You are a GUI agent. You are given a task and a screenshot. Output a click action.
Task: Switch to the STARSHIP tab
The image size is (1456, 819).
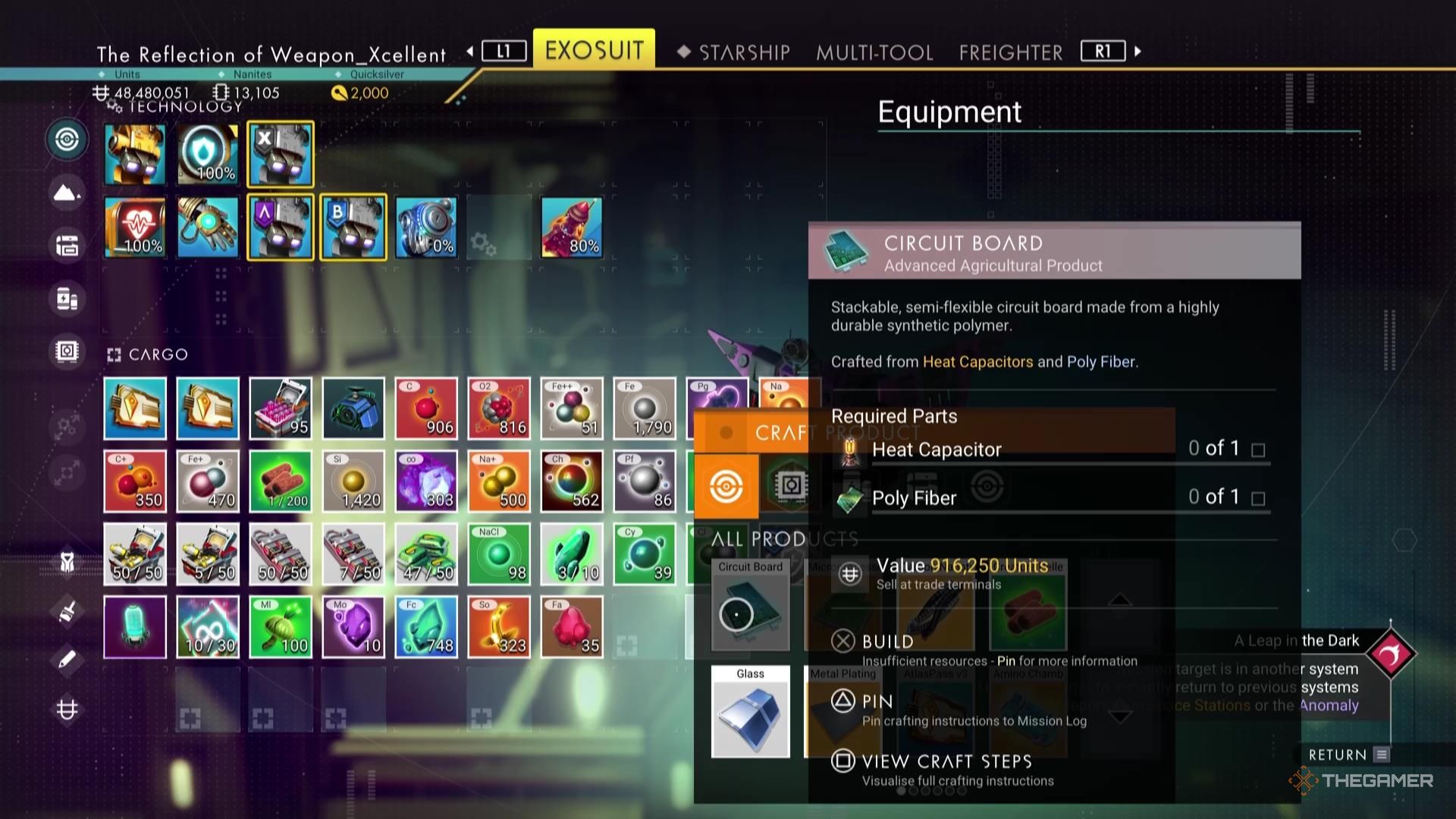point(745,52)
